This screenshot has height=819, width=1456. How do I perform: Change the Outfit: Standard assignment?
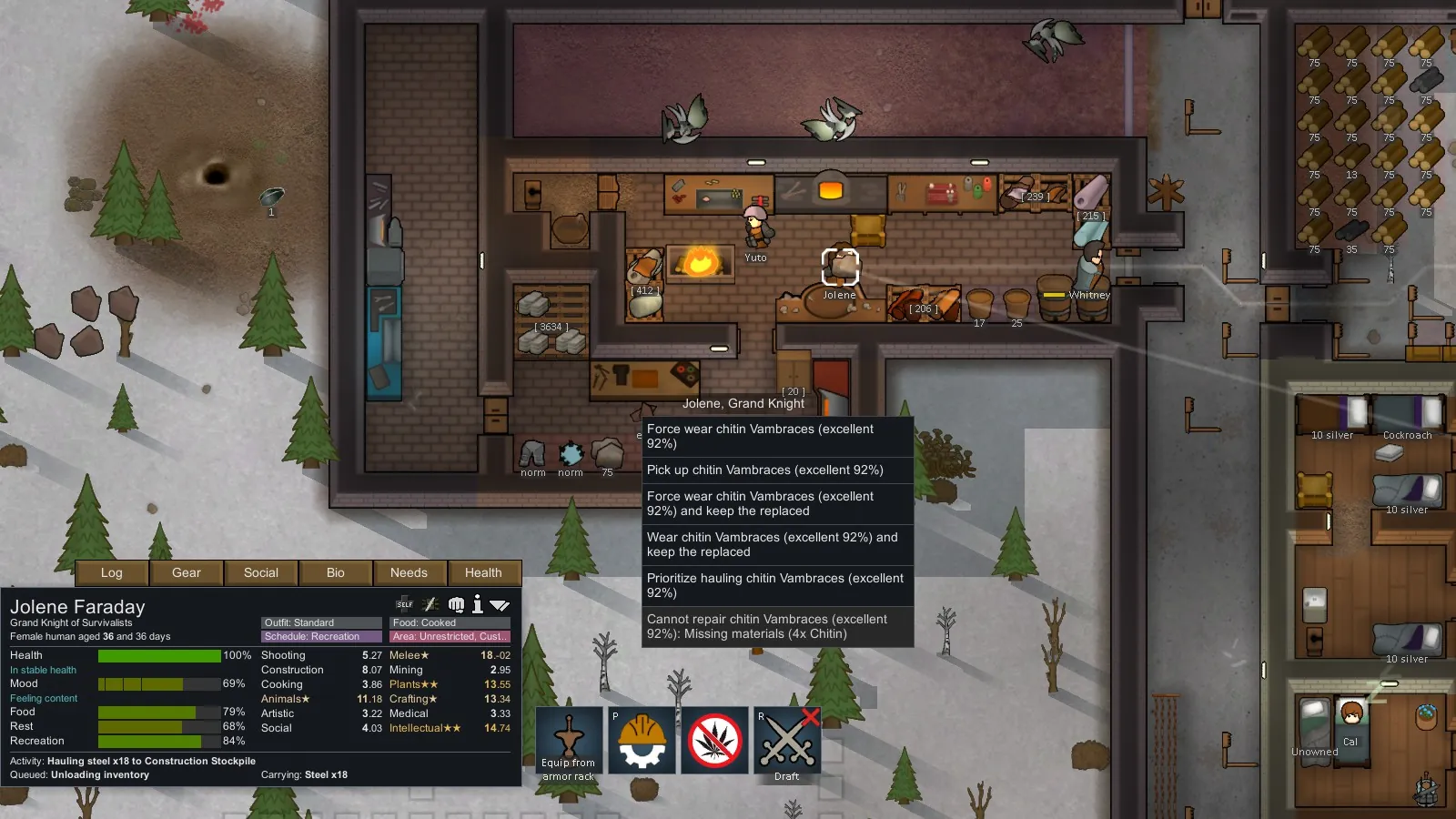[x=321, y=623]
